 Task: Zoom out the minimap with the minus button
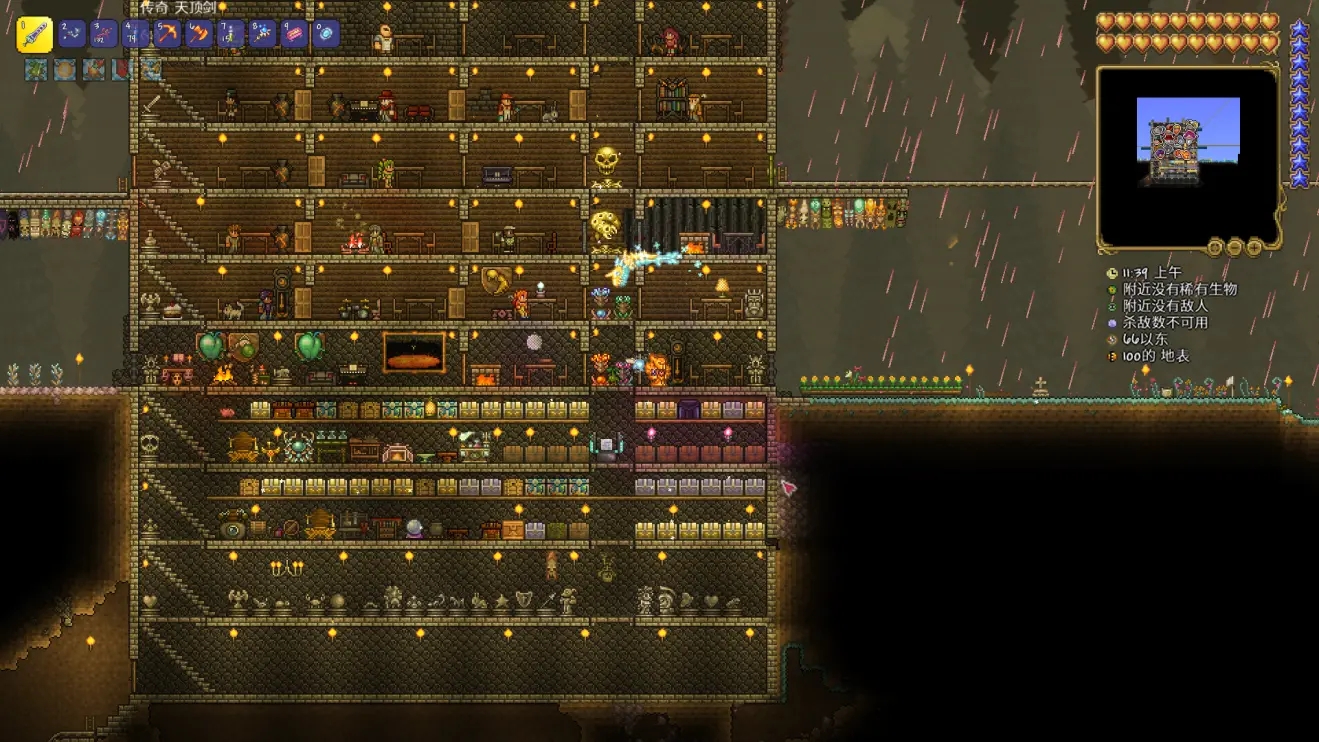1235,247
